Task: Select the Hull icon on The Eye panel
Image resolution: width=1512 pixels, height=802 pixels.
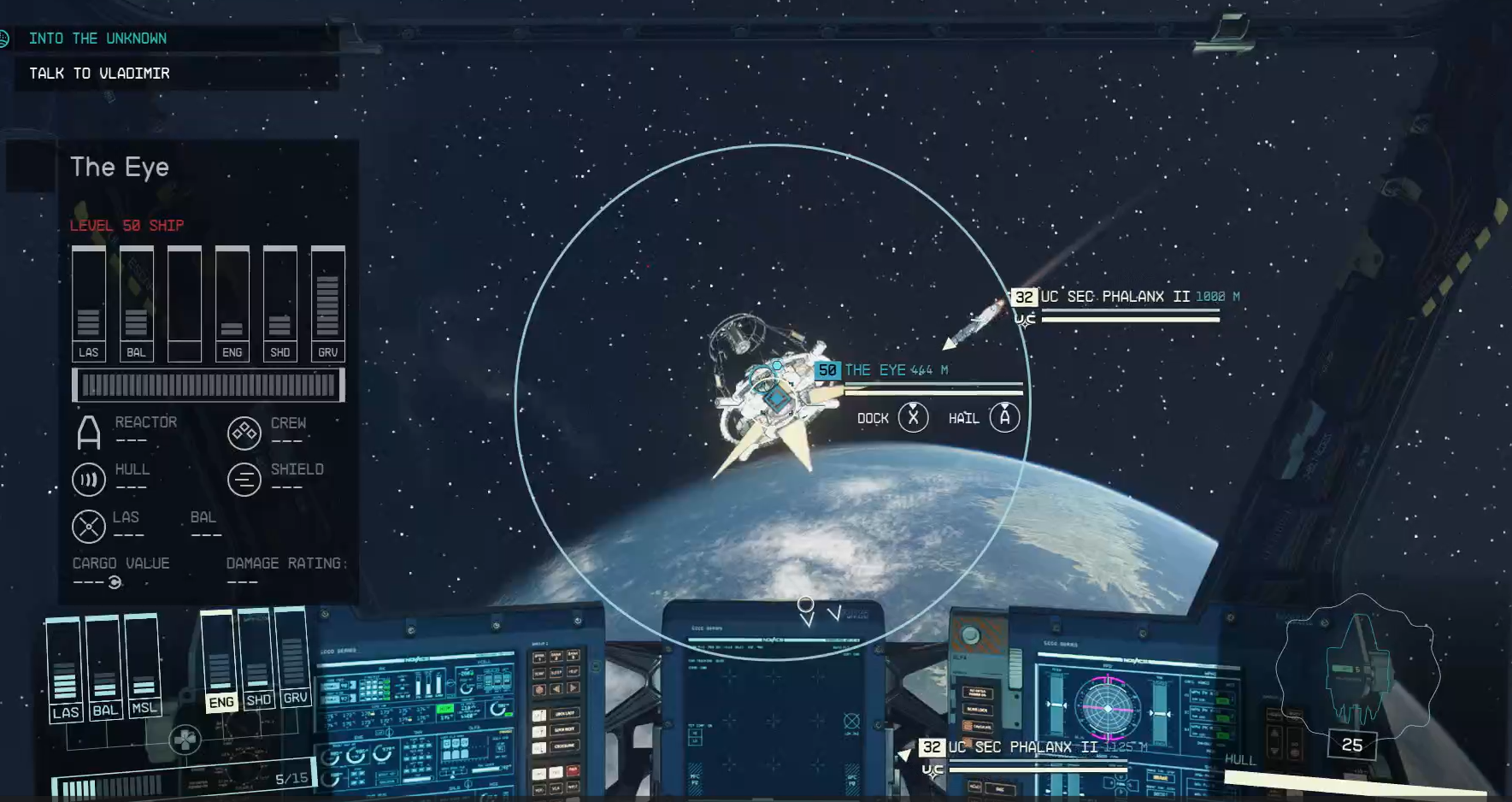Action: pyautogui.click(x=88, y=480)
